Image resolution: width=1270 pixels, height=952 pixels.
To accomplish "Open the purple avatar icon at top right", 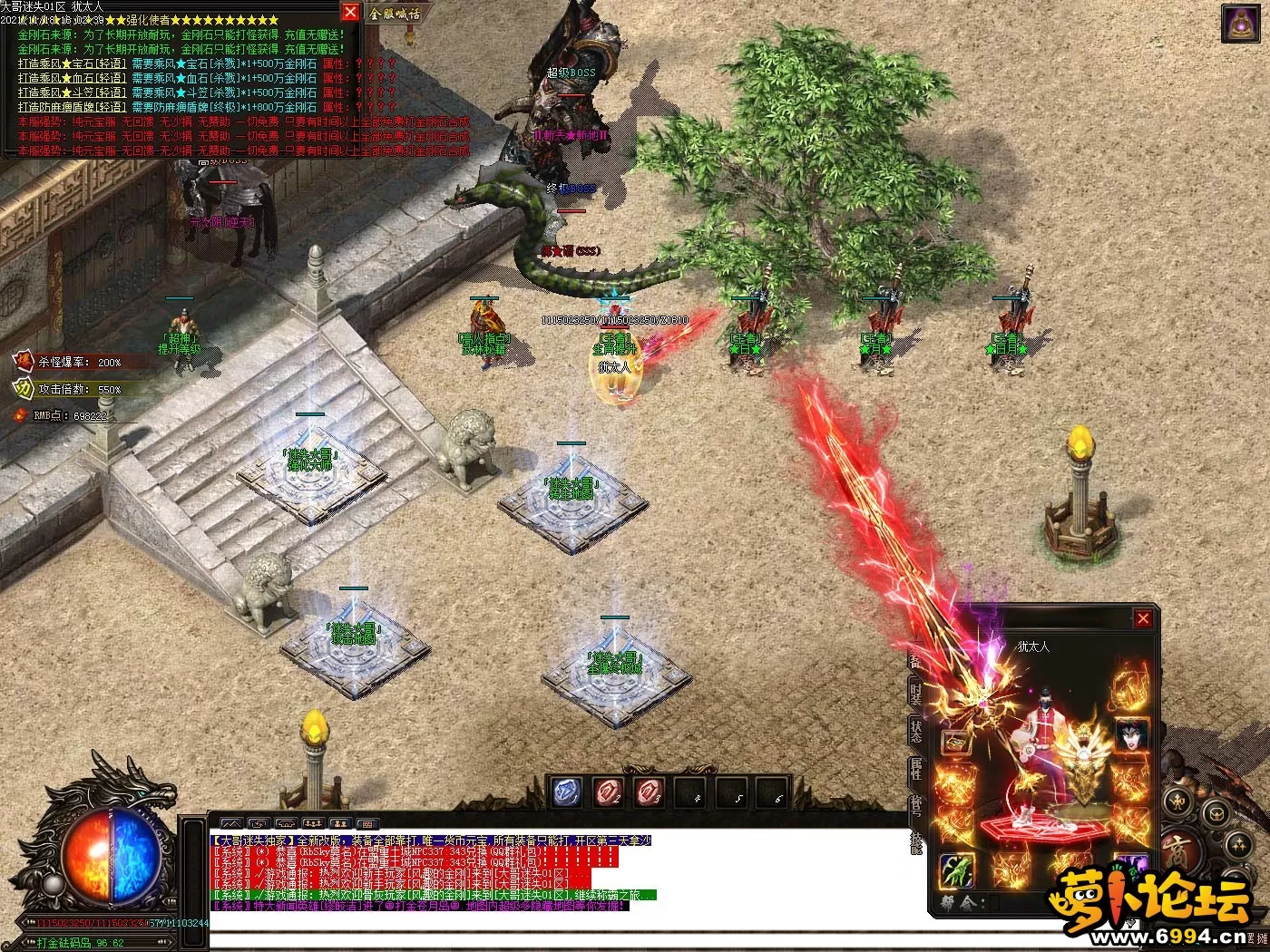I will pos(1240,23).
